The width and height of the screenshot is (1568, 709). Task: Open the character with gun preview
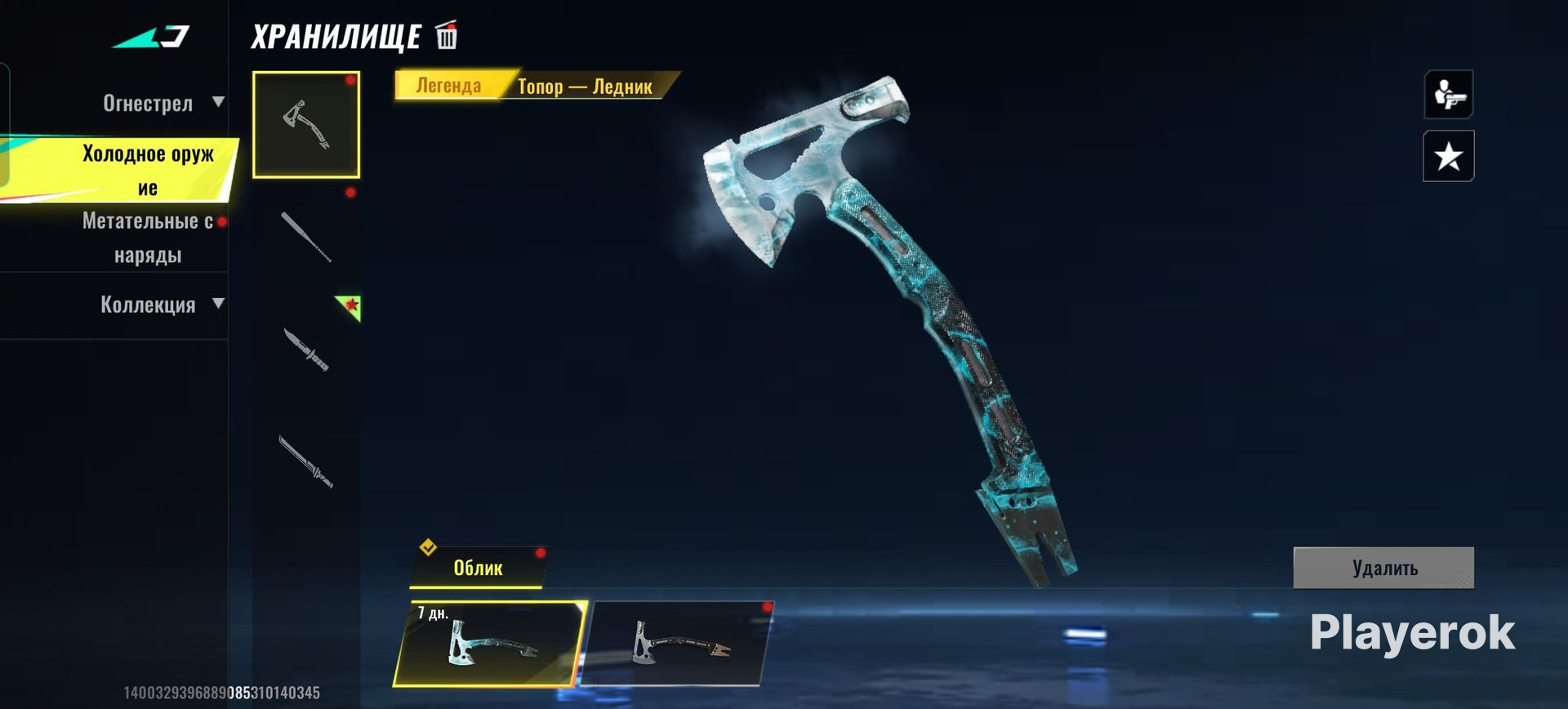coord(1448,95)
